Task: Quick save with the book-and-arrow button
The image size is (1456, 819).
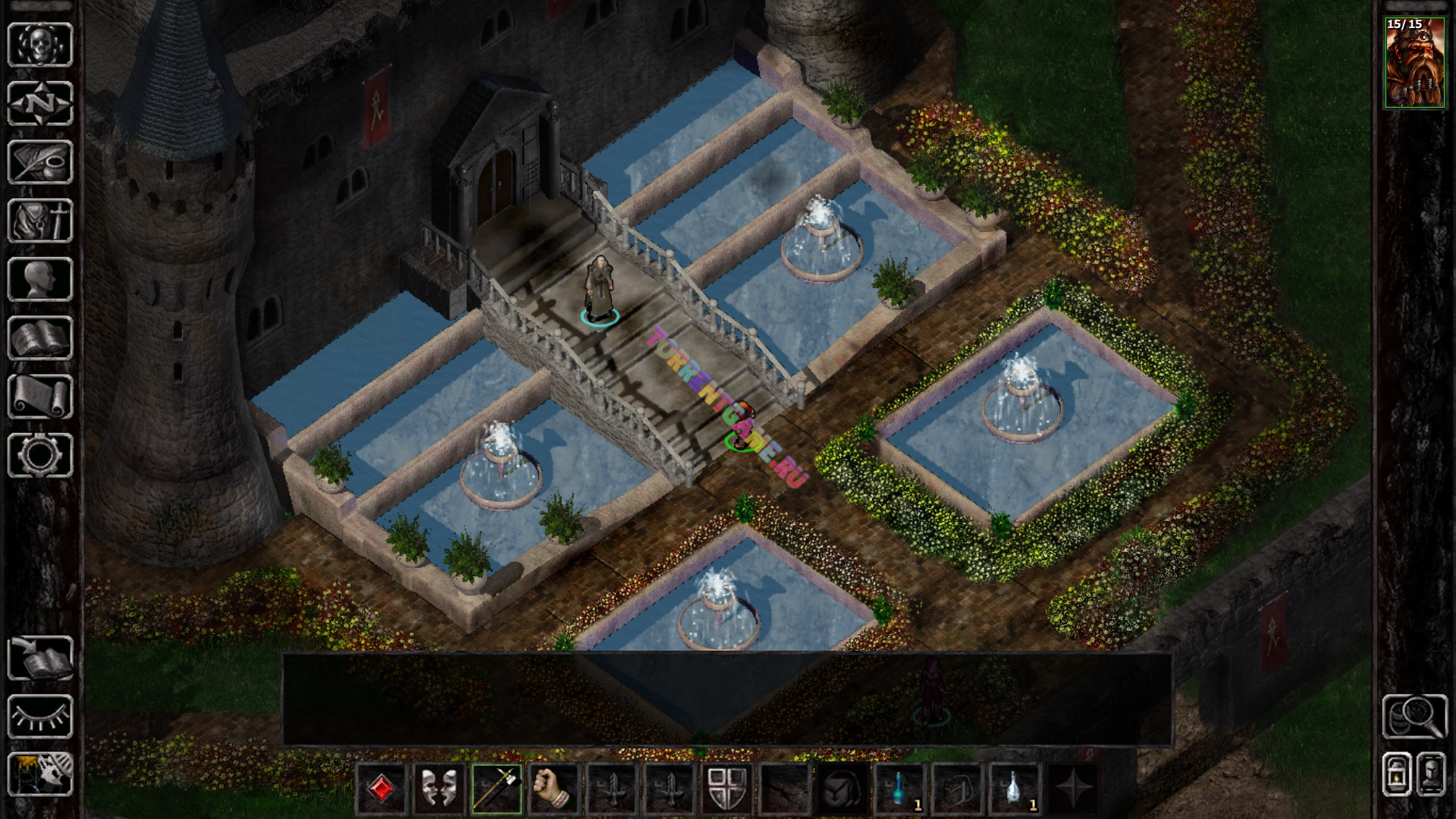Action: coord(40,657)
